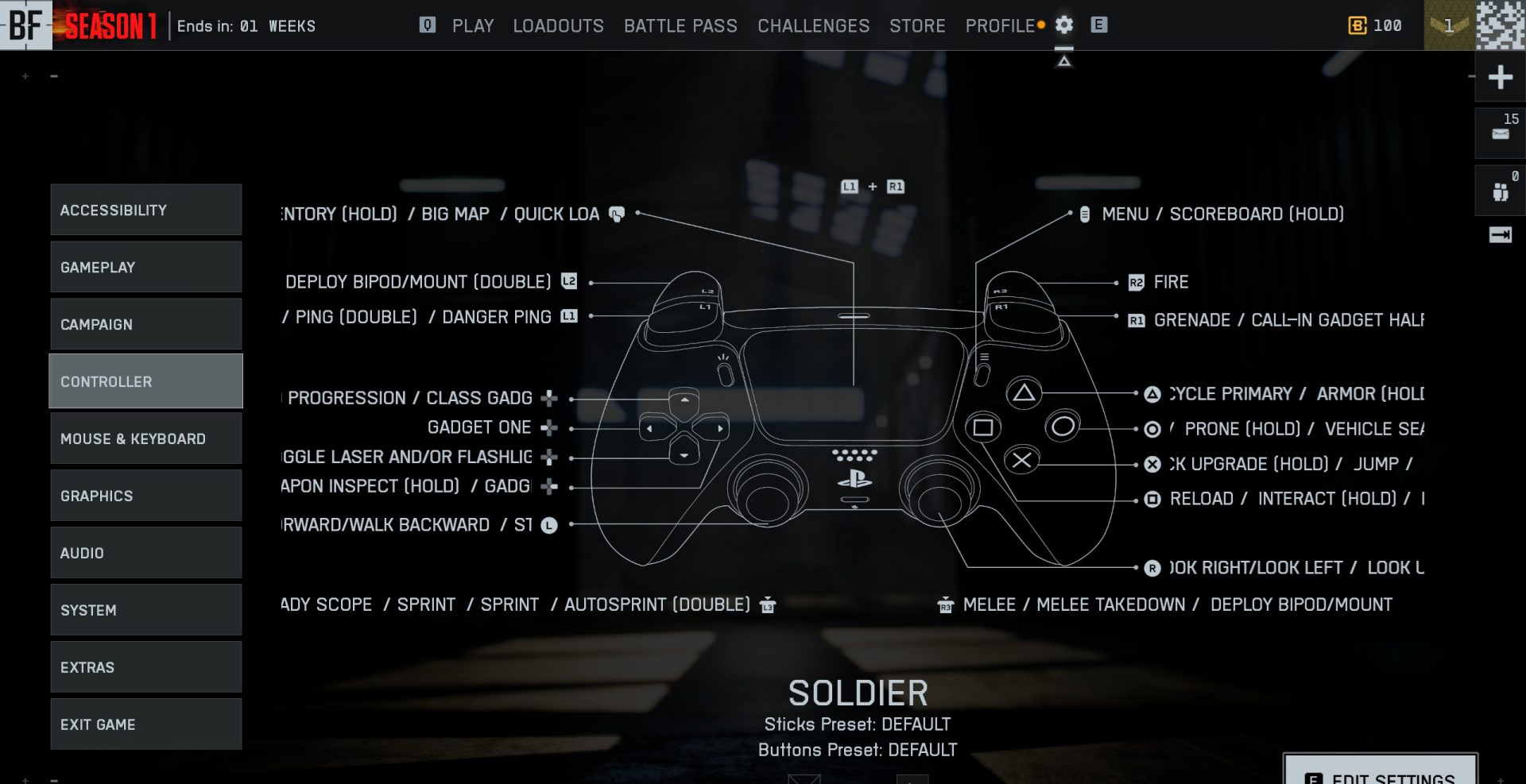View the Battle Pass tab

[x=680, y=26]
